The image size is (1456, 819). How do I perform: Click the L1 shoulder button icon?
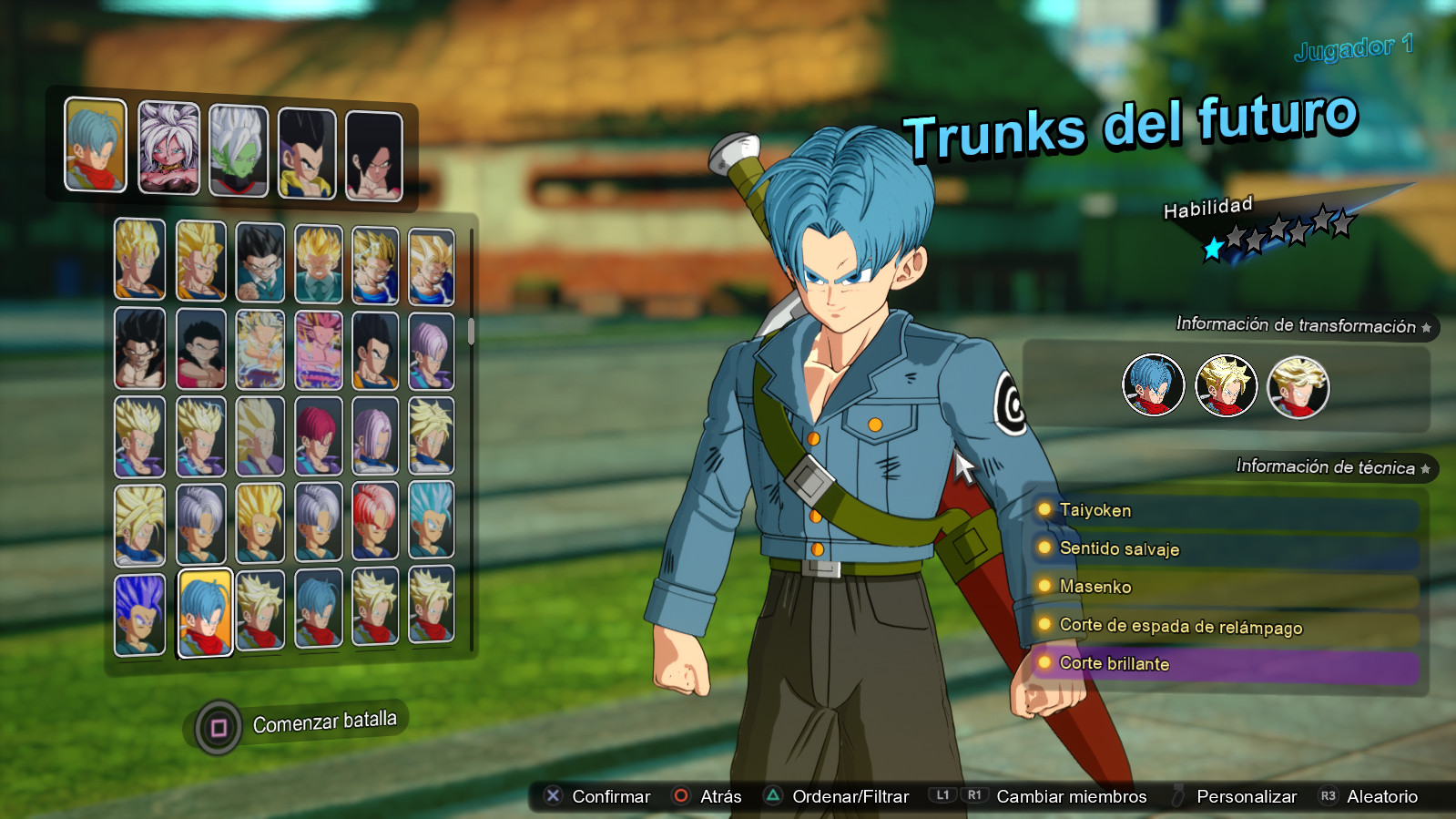pyautogui.click(x=943, y=795)
